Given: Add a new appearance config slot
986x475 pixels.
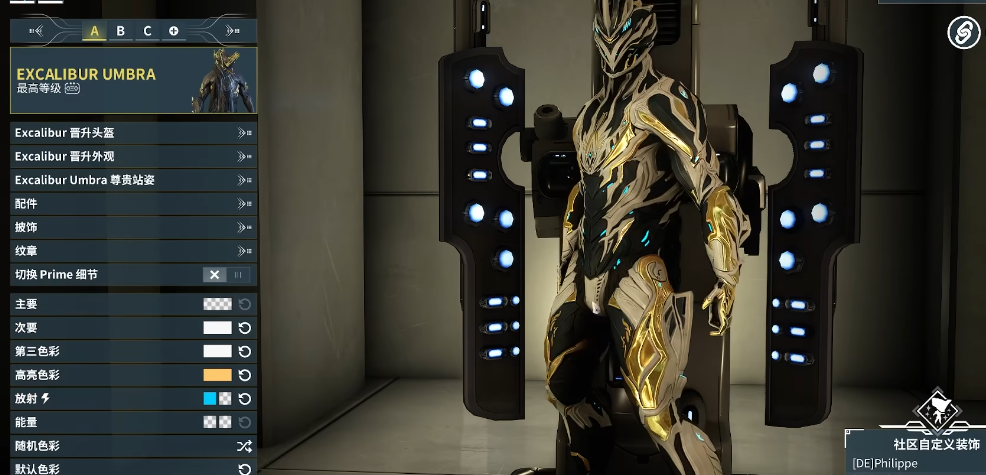Looking at the screenshot, I should pyautogui.click(x=174, y=31).
